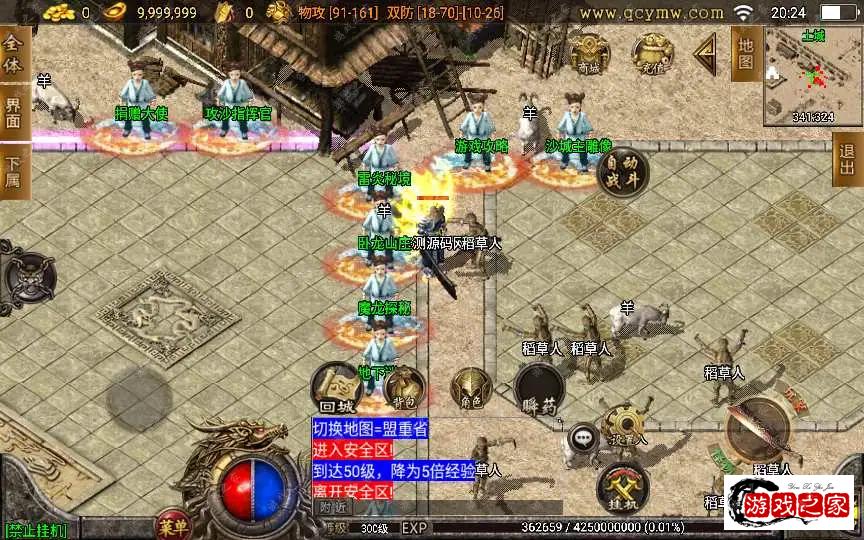Use the 回城 return-to-town scroll

coord(337,388)
